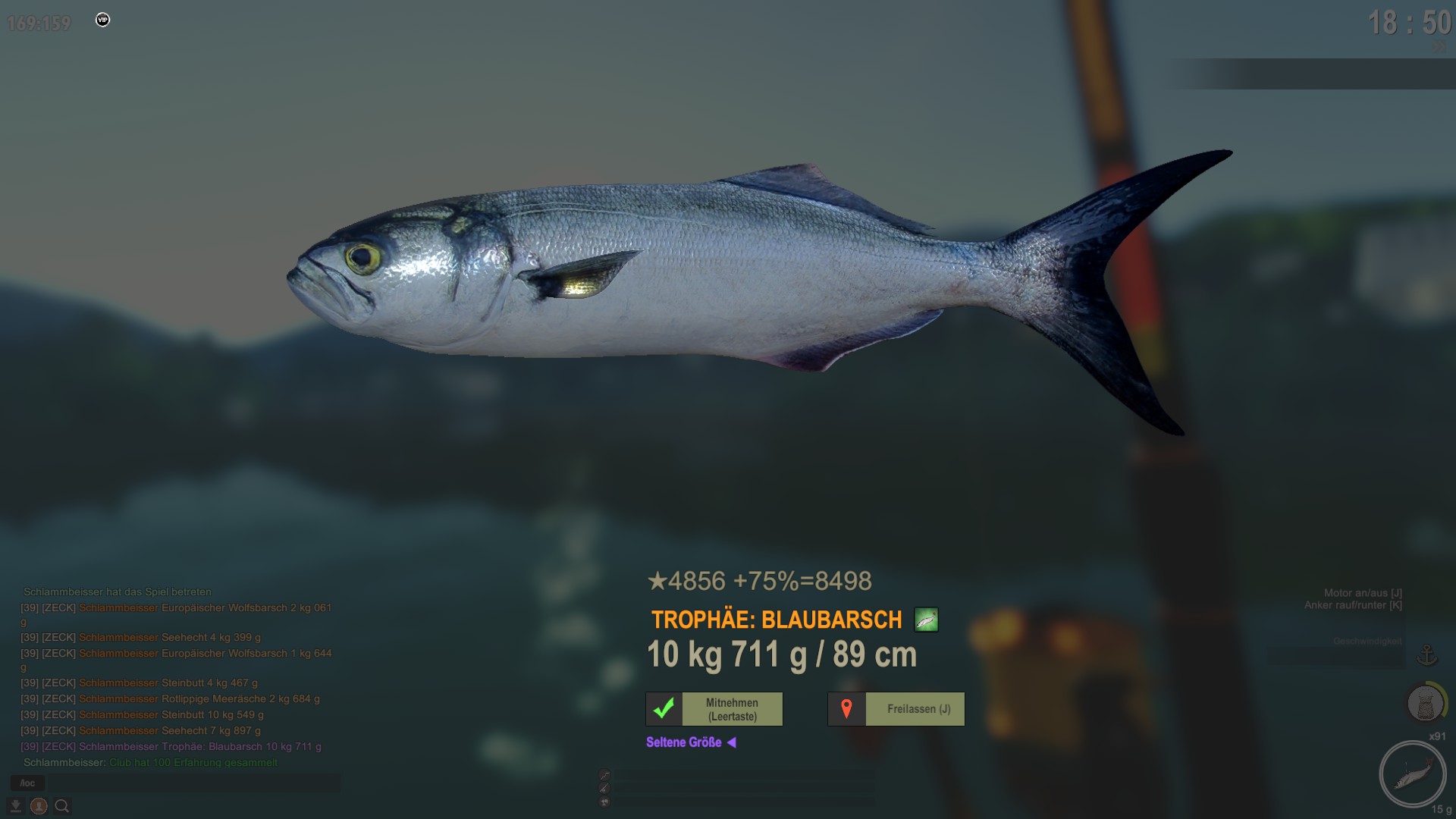
Task: Click the VIP status badge
Action: click(x=102, y=20)
